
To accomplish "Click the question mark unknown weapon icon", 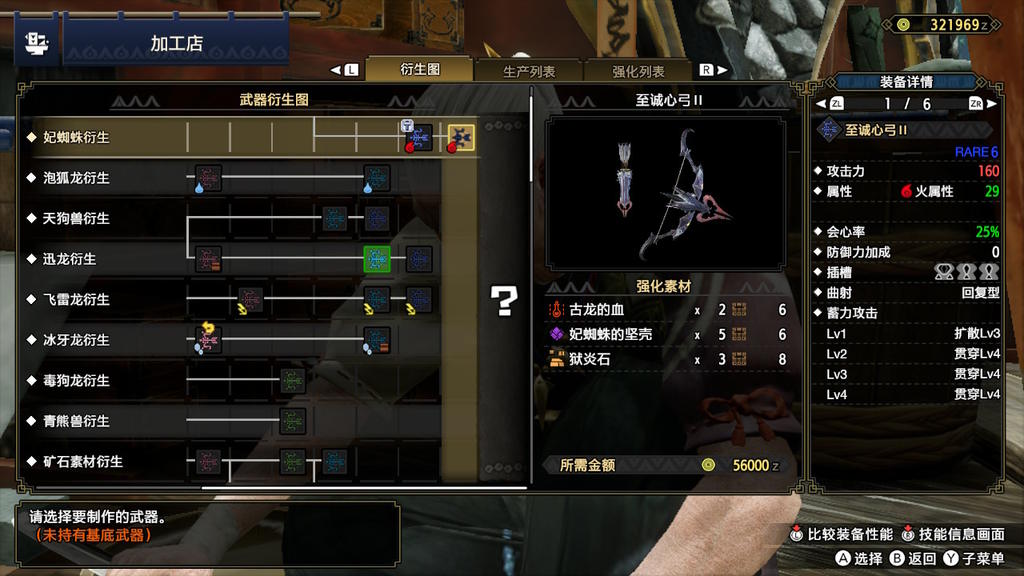I will pyautogui.click(x=503, y=300).
